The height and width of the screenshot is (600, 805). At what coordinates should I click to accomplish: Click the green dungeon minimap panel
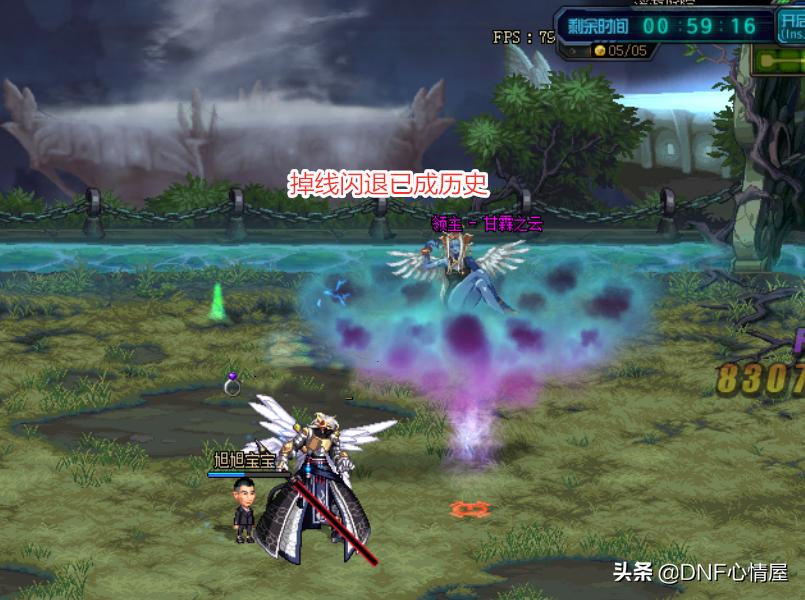[780, 61]
